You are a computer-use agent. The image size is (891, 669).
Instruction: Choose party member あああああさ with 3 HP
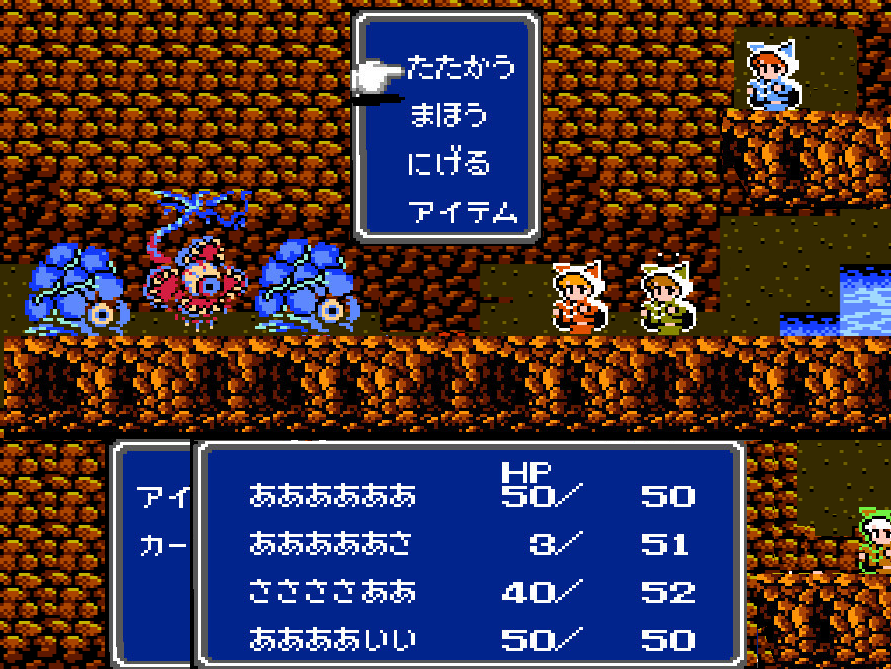(x=332, y=544)
